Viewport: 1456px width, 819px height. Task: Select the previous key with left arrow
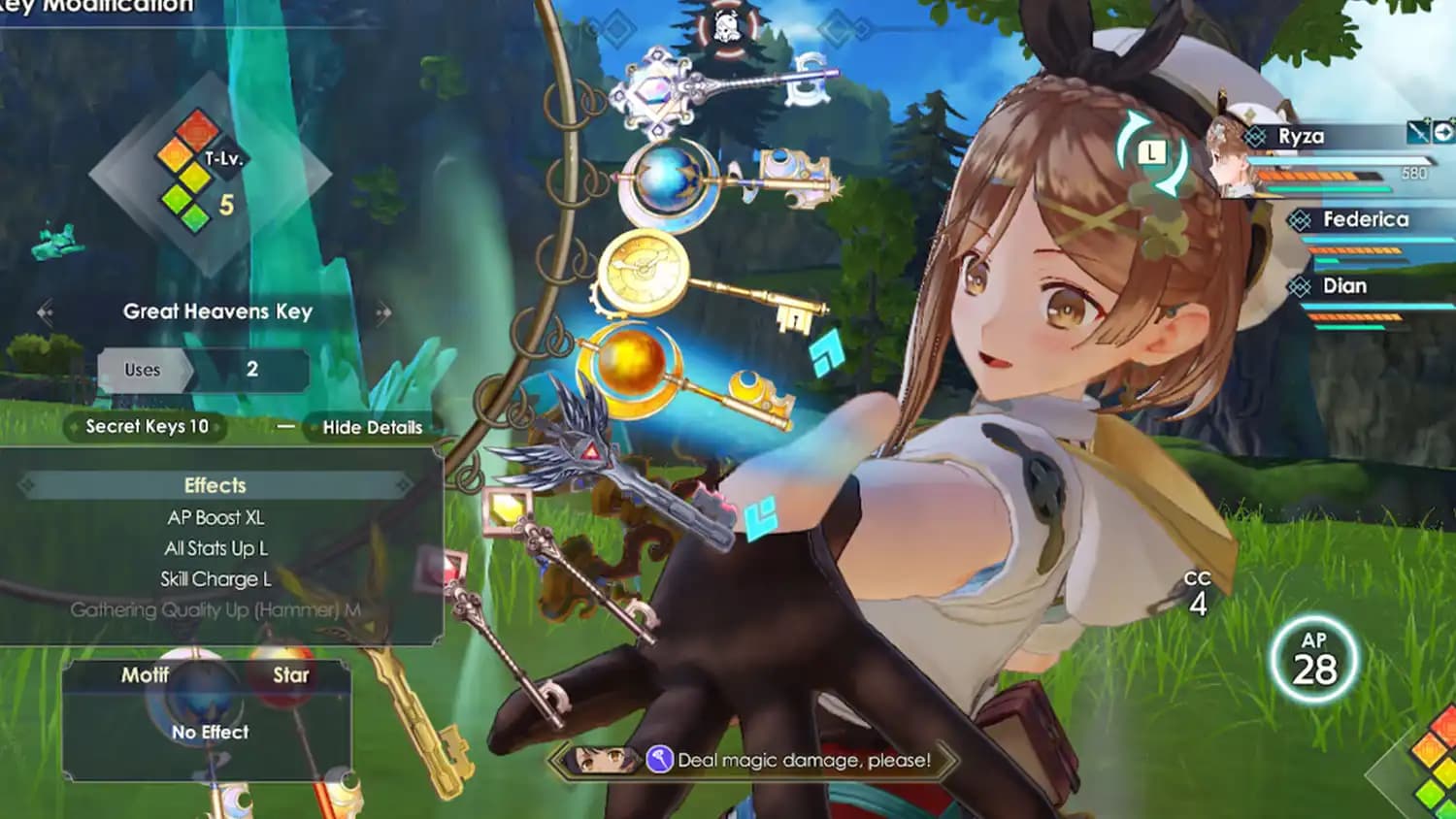click(x=45, y=312)
